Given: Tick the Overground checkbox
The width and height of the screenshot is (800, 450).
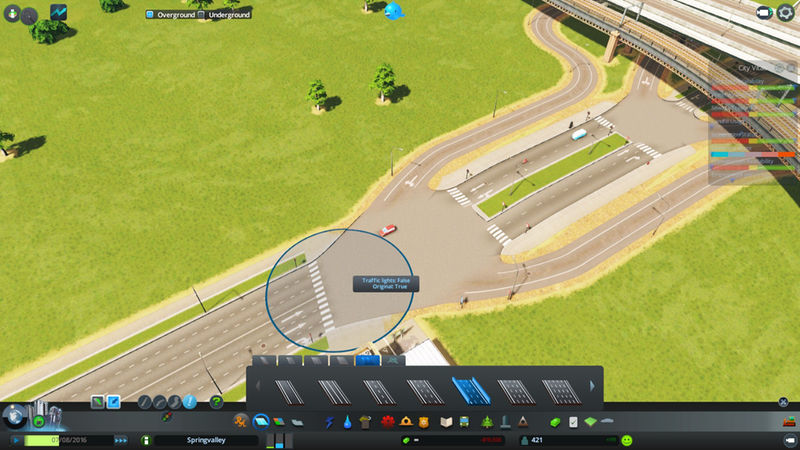Looking at the screenshot, I should (x=150, y=15).
